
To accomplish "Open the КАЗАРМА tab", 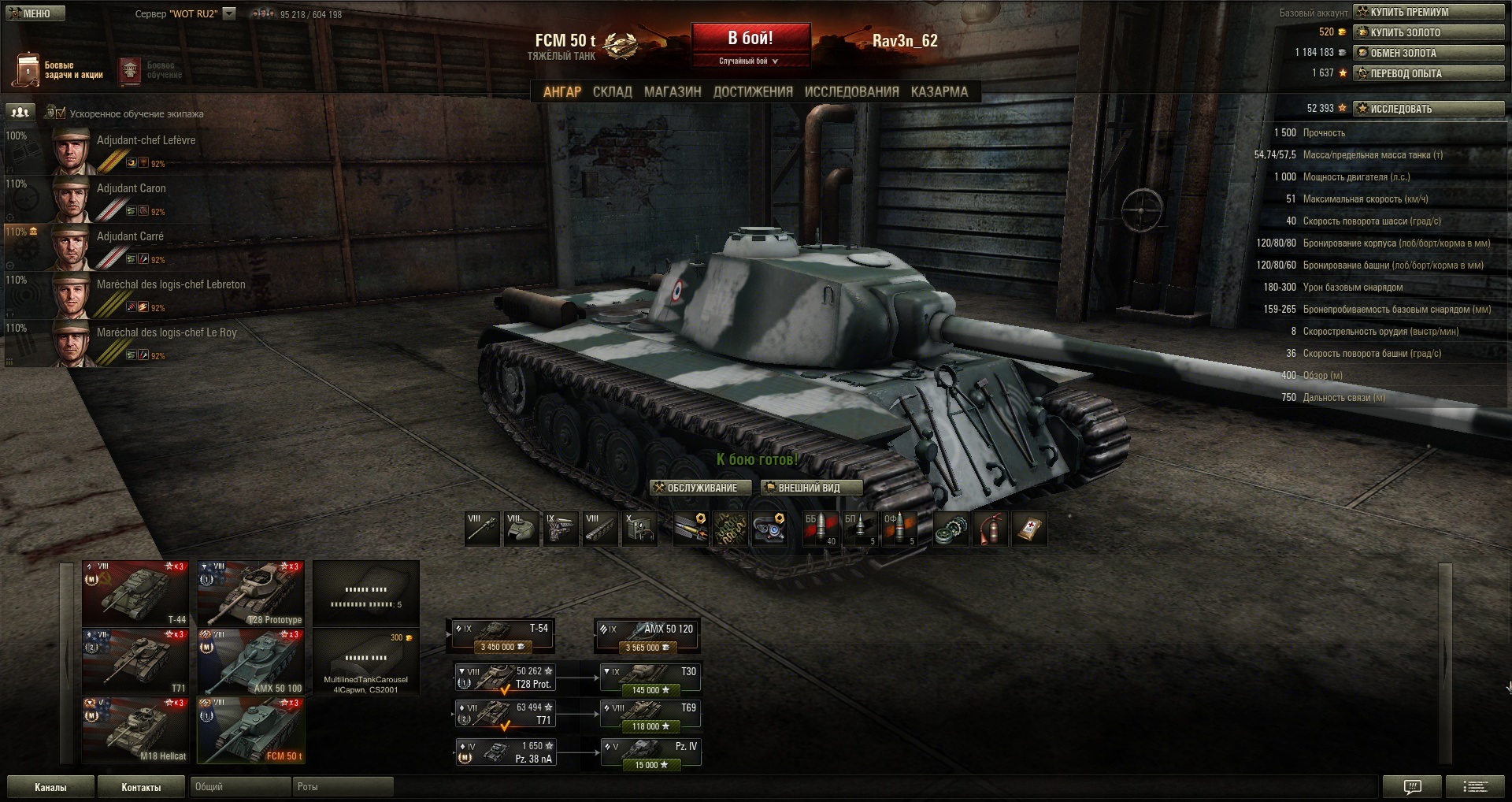I will point(939,92).
